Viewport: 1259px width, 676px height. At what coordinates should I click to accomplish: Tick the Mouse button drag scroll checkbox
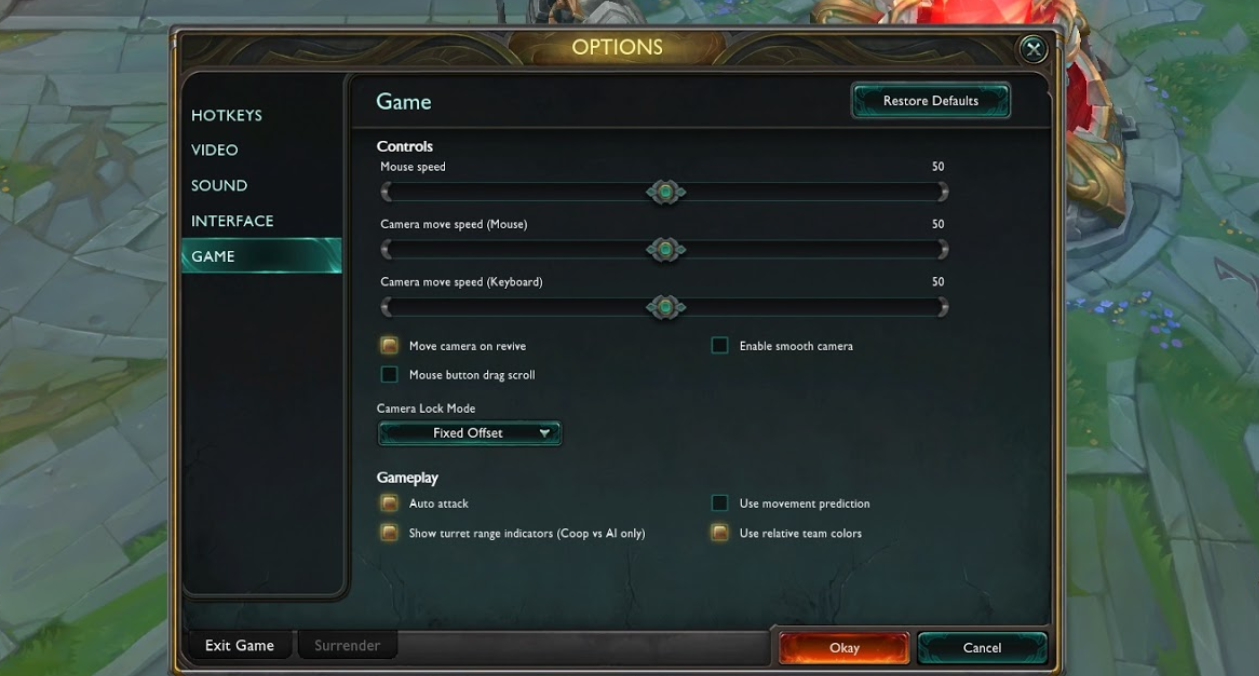coord(389,375)
